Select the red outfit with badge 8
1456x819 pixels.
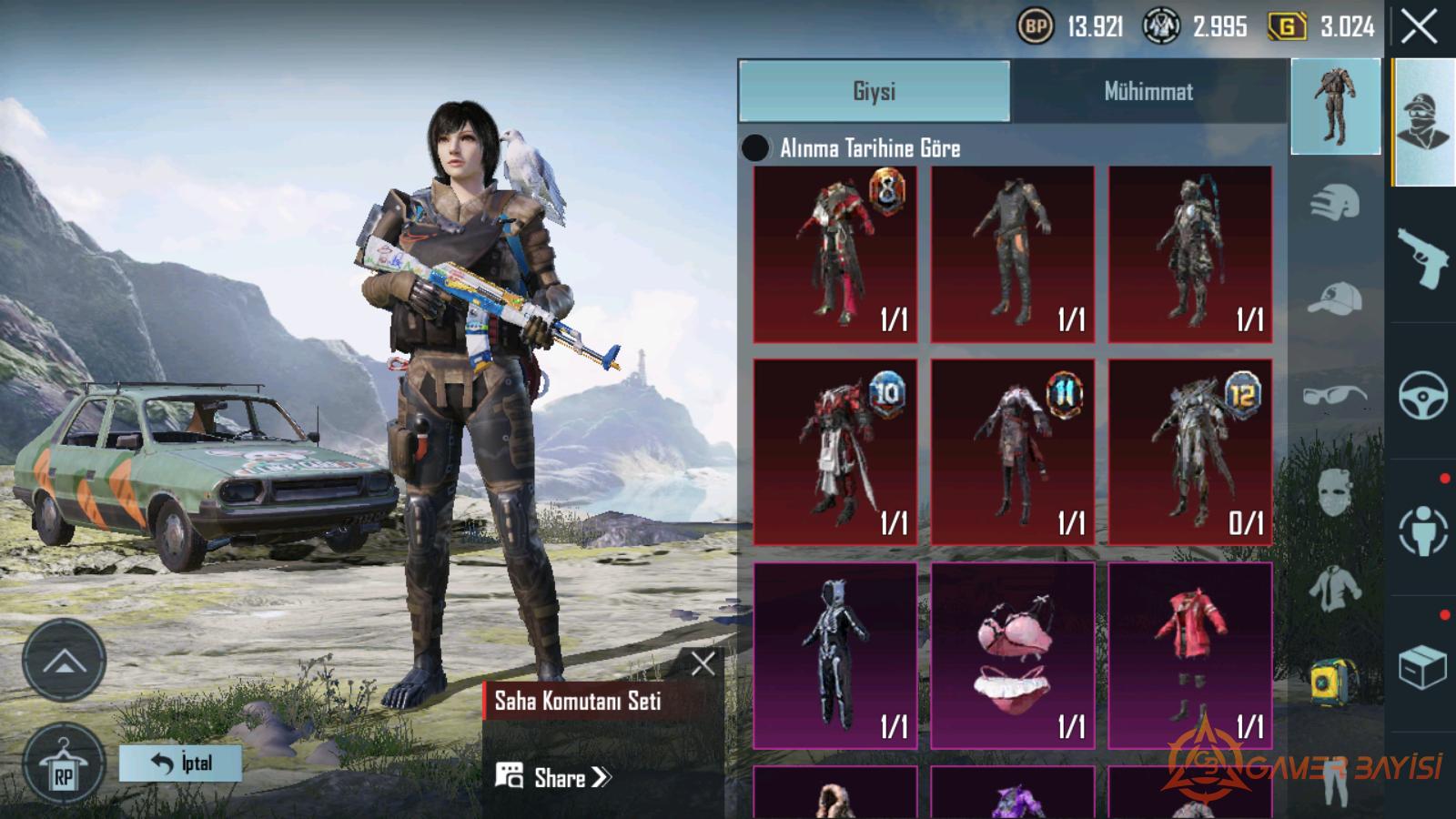click(835, 254)
